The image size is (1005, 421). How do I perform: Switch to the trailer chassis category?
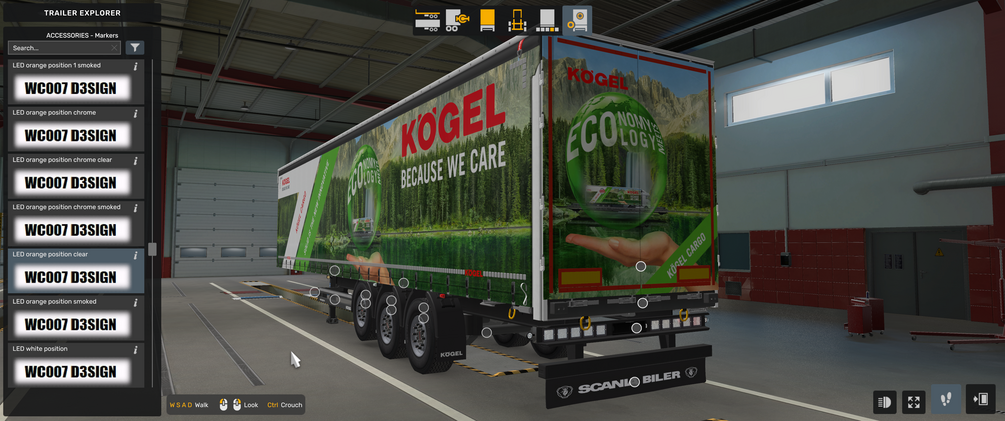click(428, 20)
